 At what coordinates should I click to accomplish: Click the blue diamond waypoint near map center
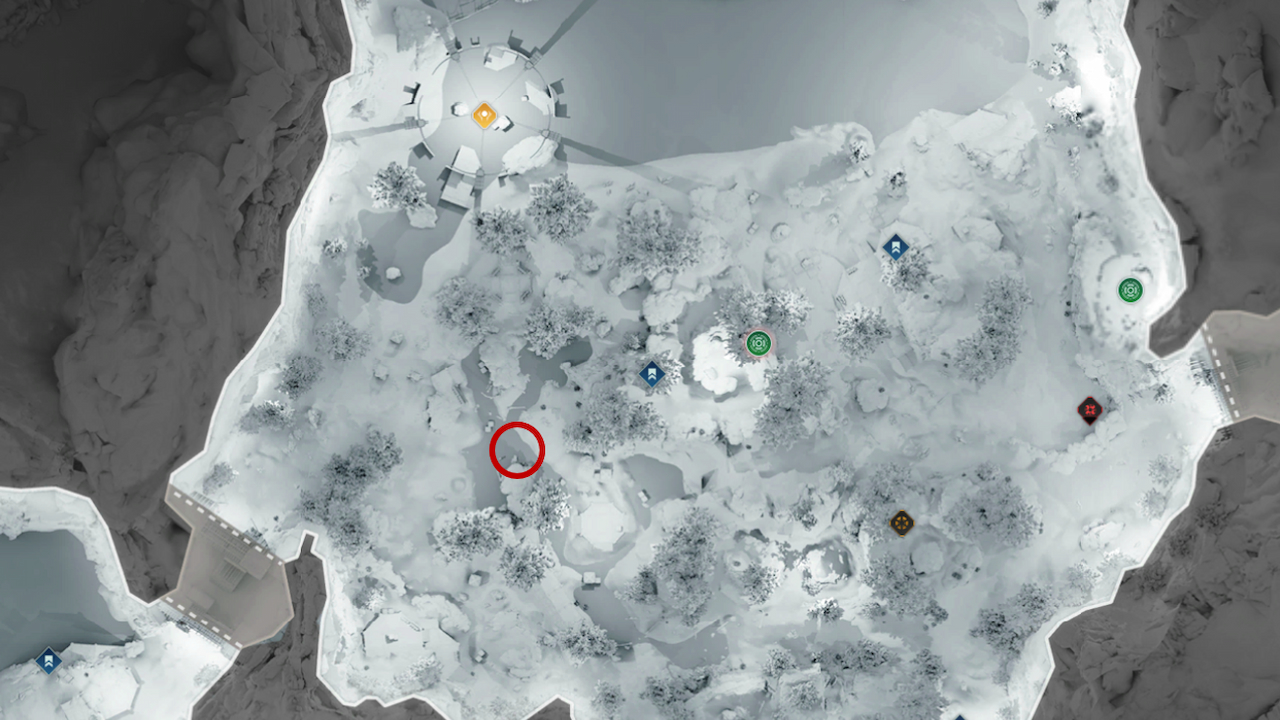point(650,373)
